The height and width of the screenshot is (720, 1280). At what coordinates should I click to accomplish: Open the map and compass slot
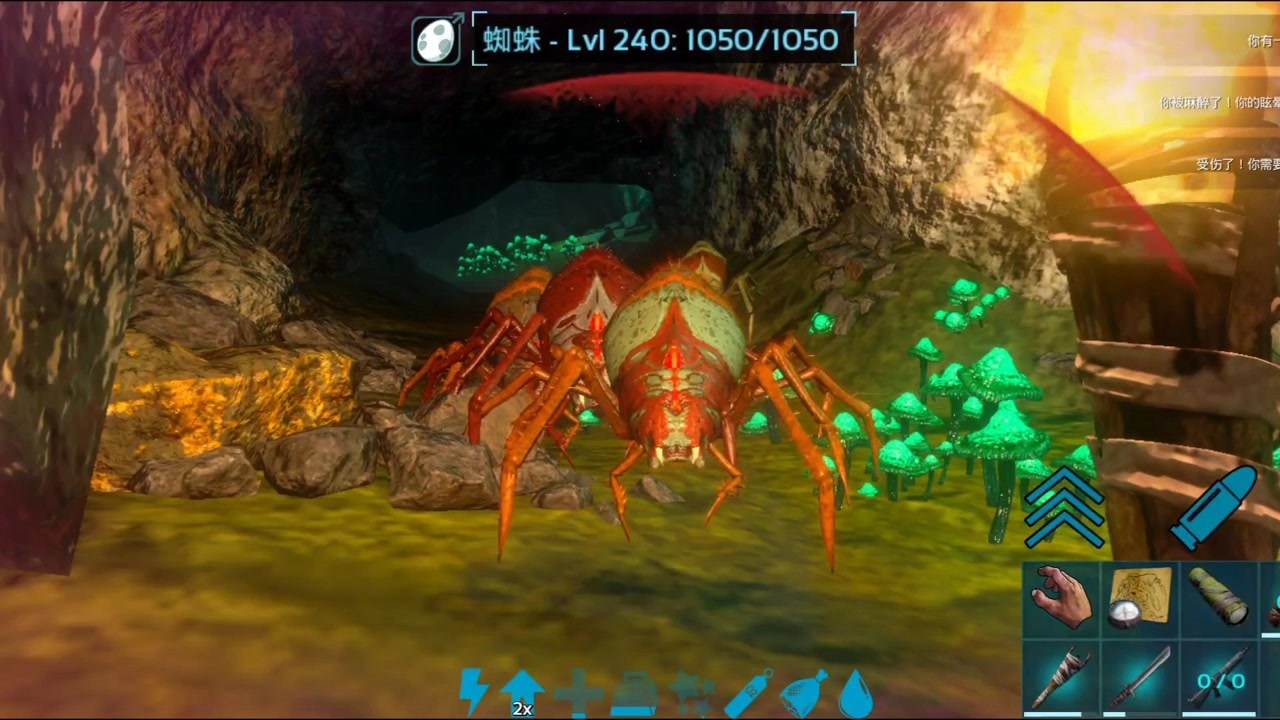point(1140,599)
